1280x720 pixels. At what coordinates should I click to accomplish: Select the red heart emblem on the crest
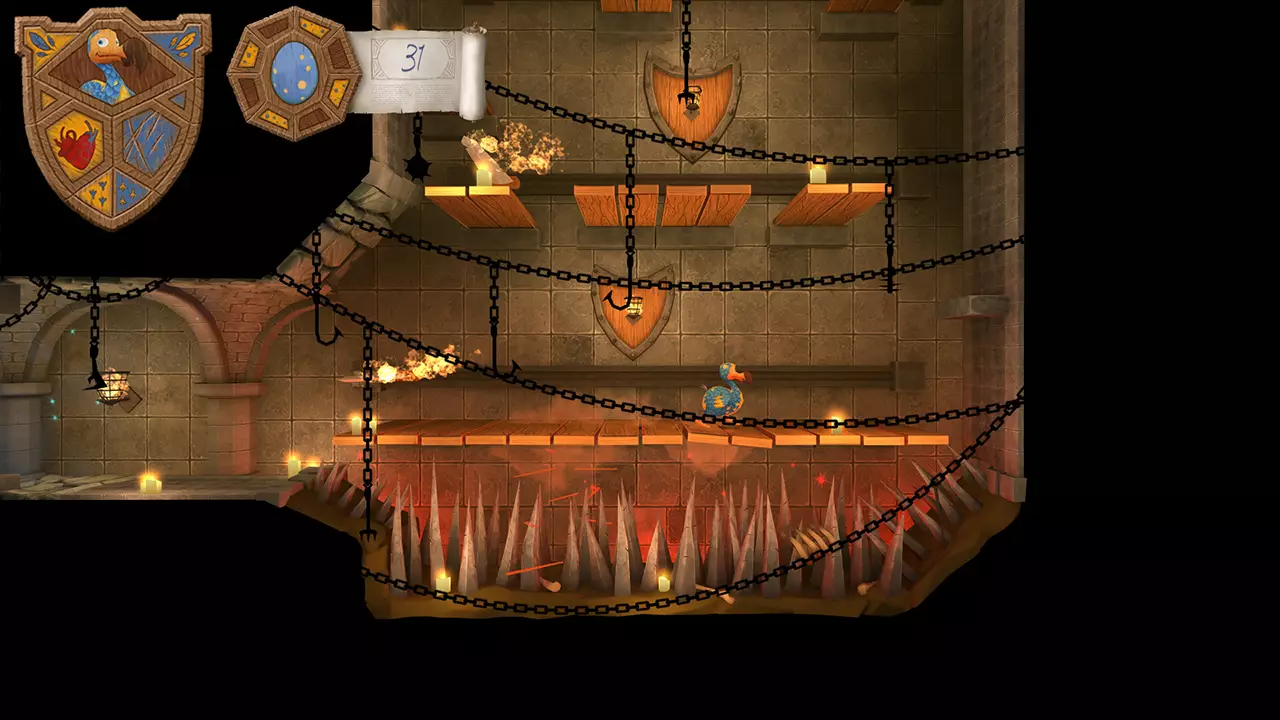coord(77,145)
